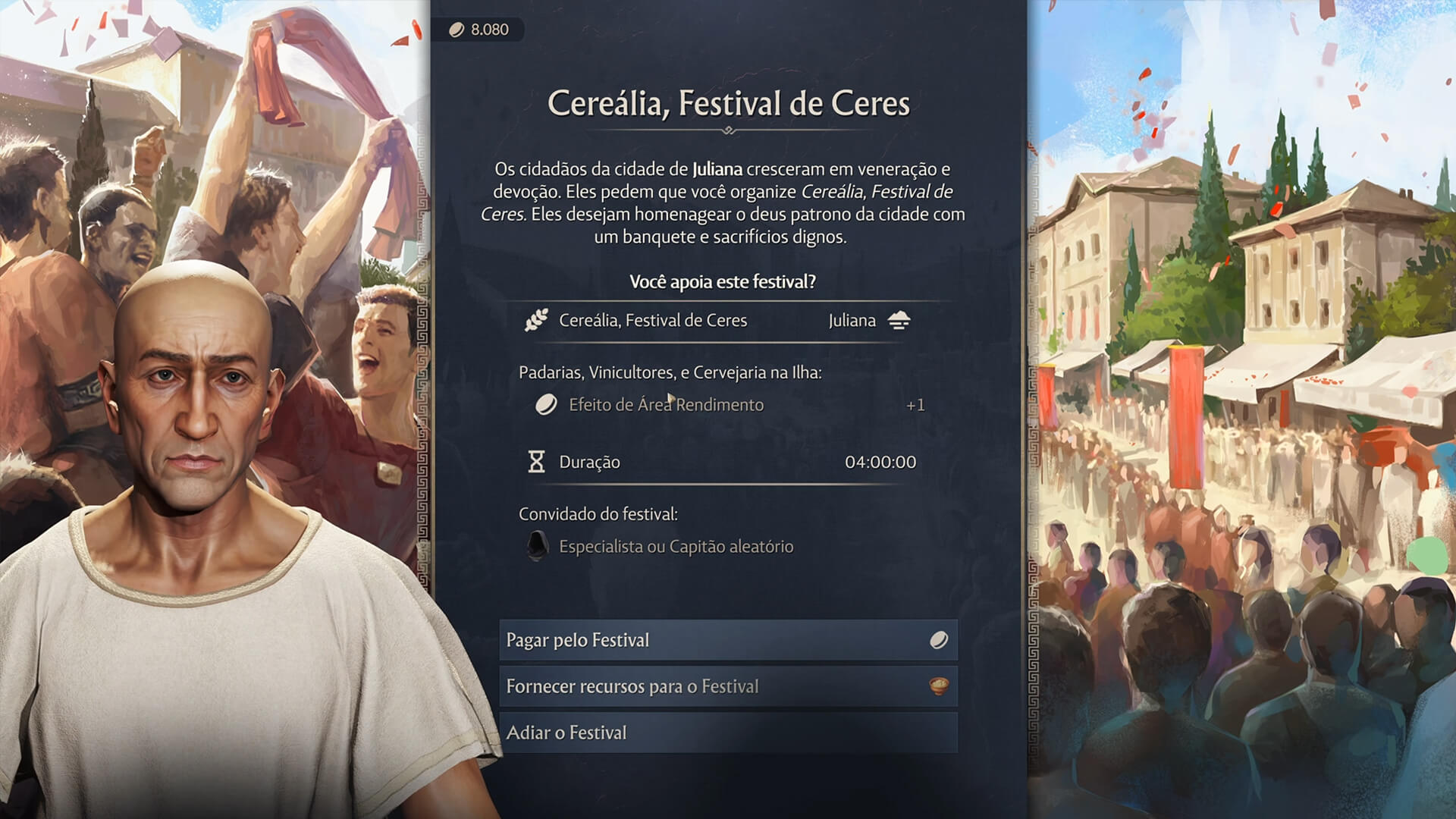Click the Especialista ou Capitão aleatório label
The image size is (1456, 819).
tap(676, 546)
